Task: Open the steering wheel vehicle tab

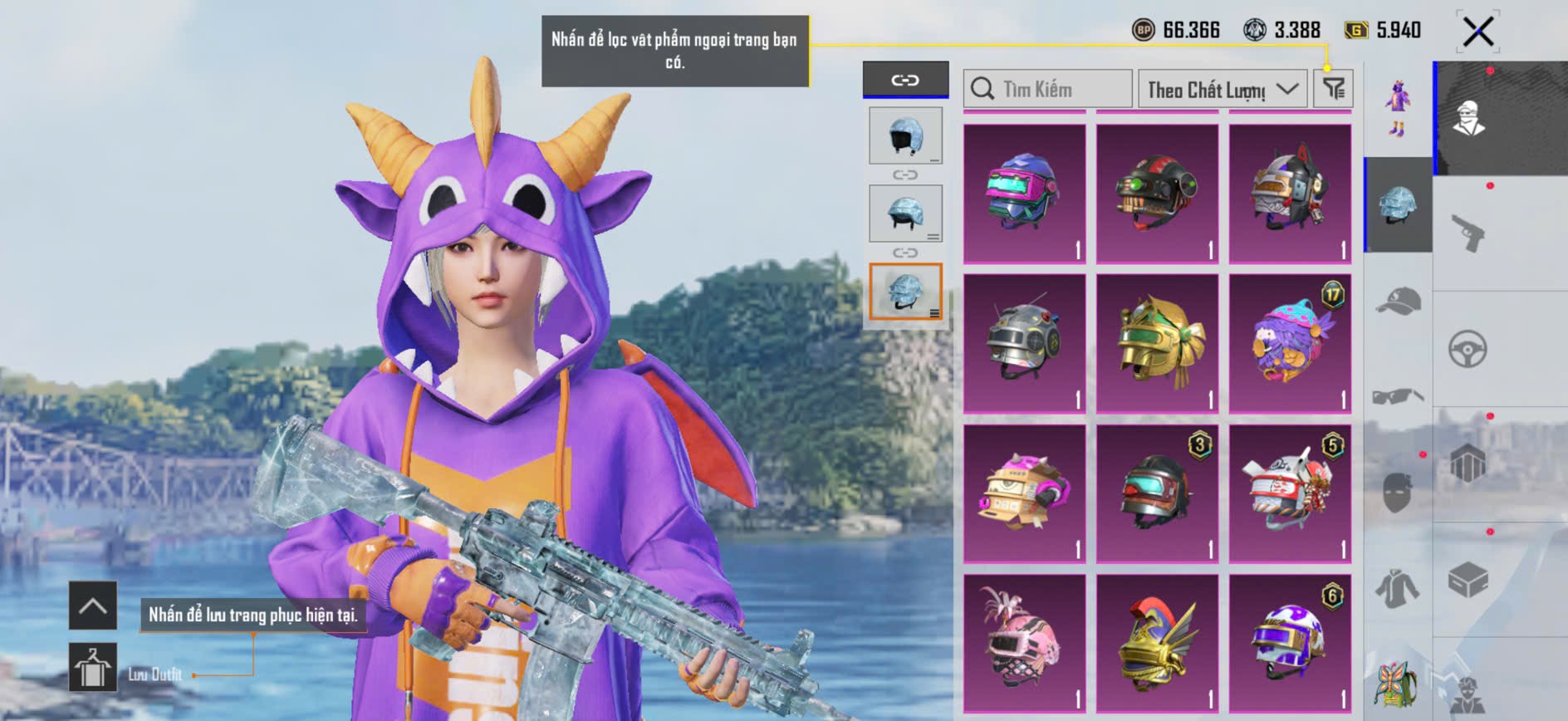Action: pyautogui.click(x=1468, y=350)
